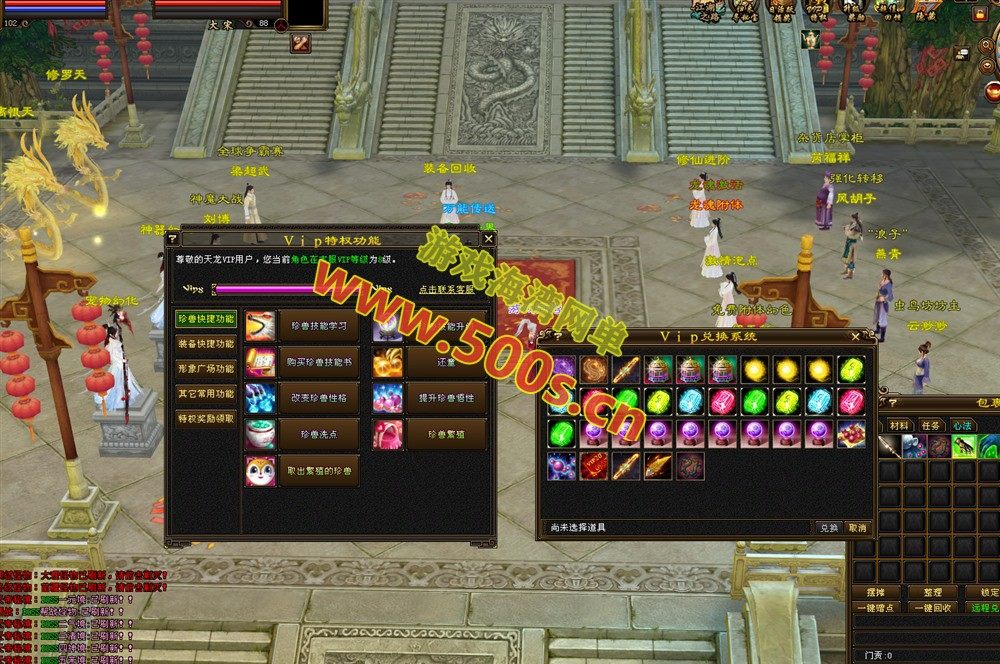
Task: Click the 珍兽技能学习 button
Action: 318,326
